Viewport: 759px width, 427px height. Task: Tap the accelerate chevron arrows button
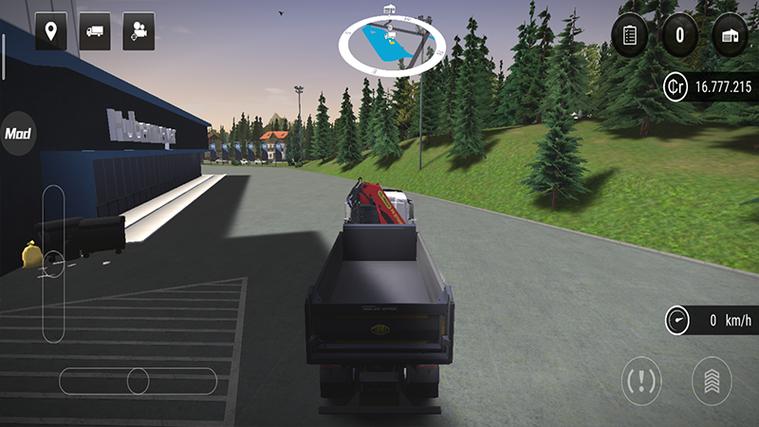click(712, 381)
